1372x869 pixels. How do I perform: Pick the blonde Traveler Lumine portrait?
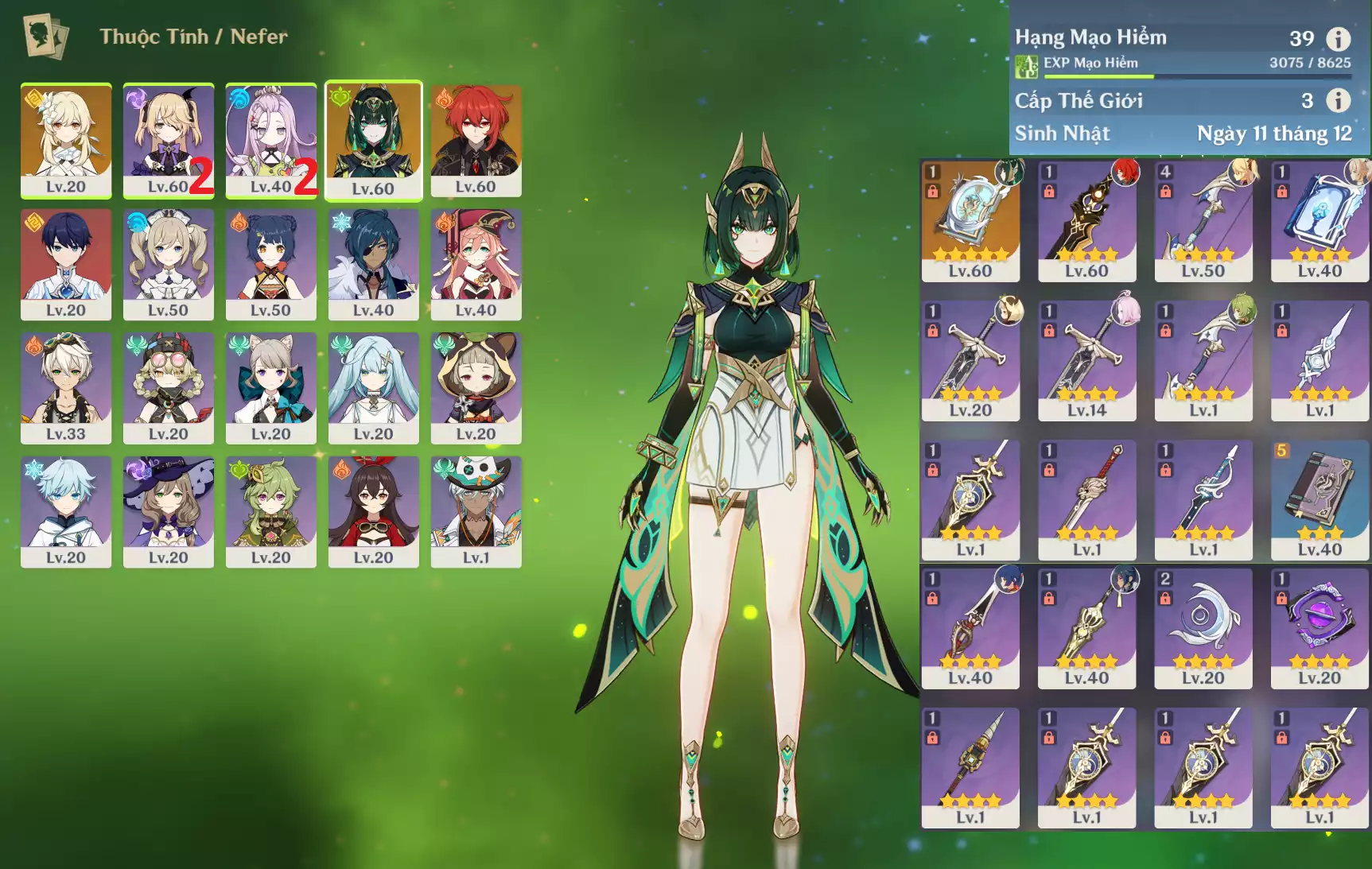pyautogui.click(x=66, y=140)
